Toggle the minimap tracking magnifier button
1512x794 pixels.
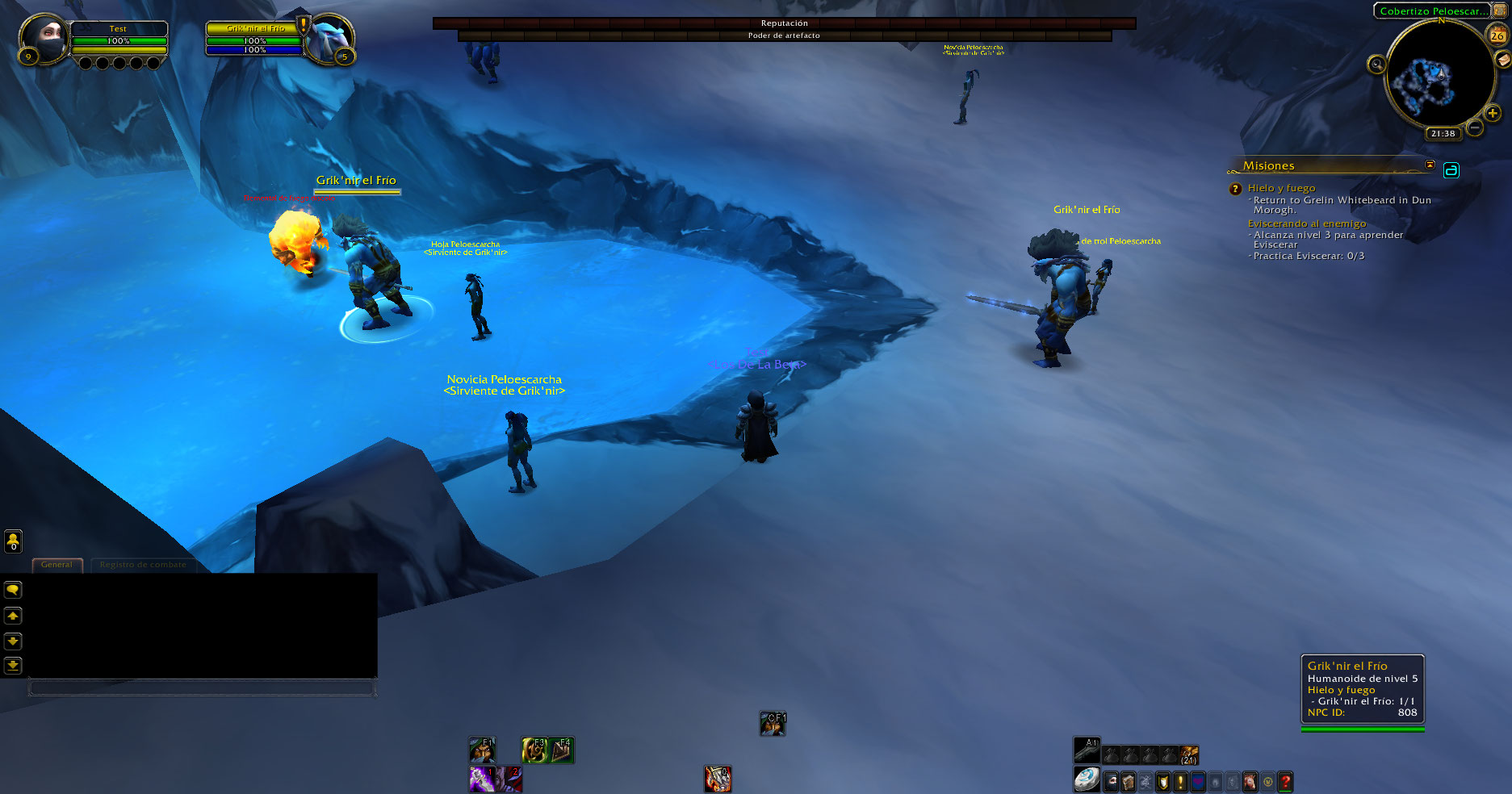(x=1376, y=65)
